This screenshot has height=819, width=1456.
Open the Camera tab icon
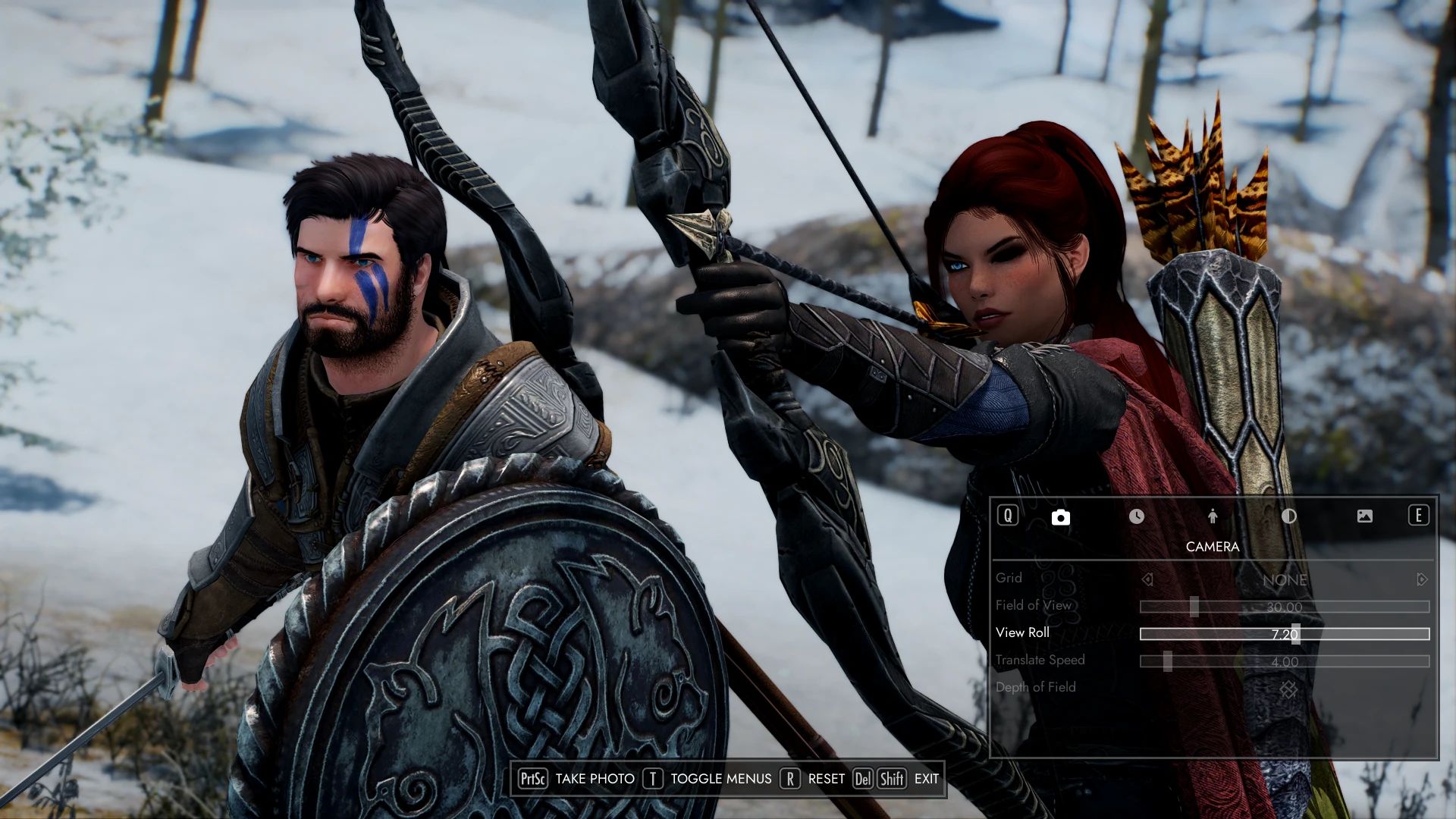click(x=1061, y=516)
